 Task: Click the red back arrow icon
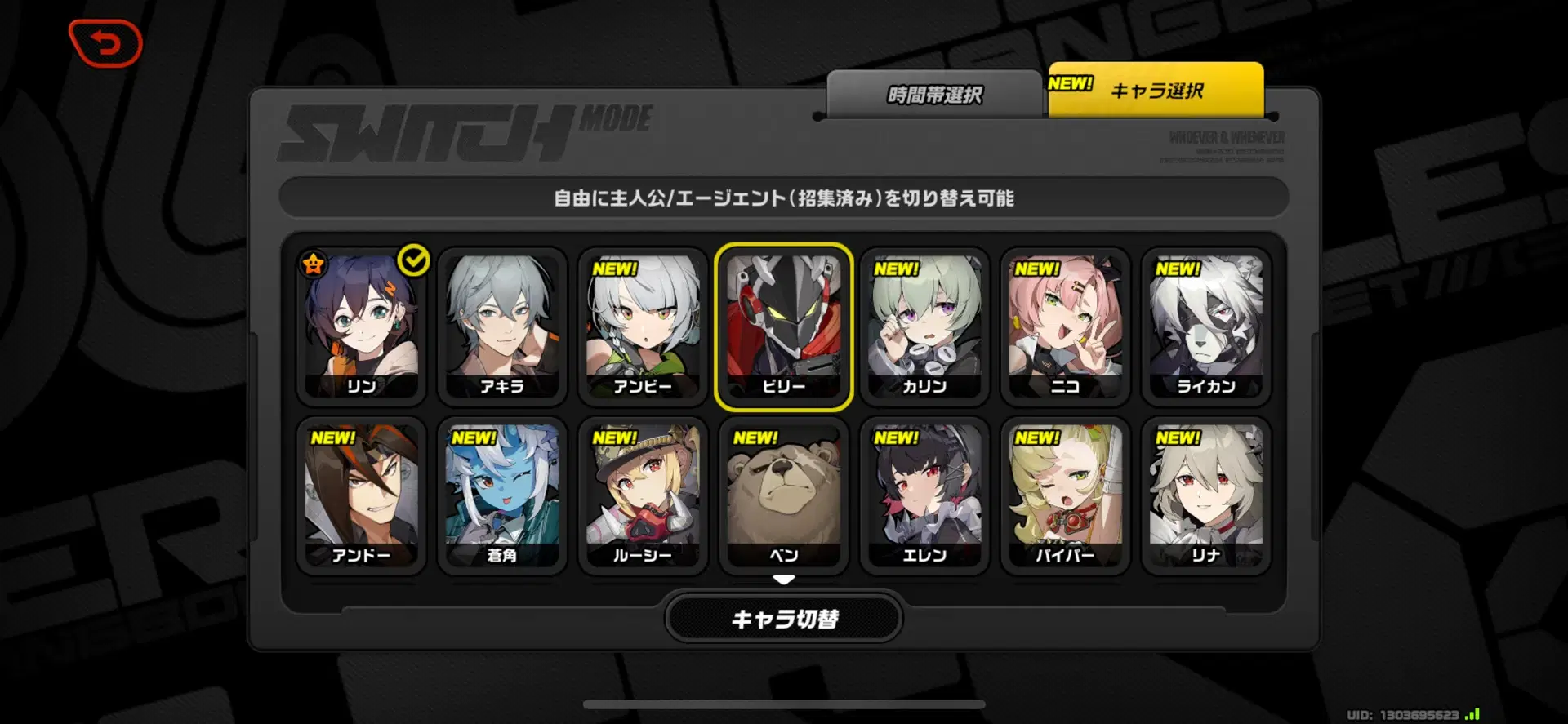(105, 42)
